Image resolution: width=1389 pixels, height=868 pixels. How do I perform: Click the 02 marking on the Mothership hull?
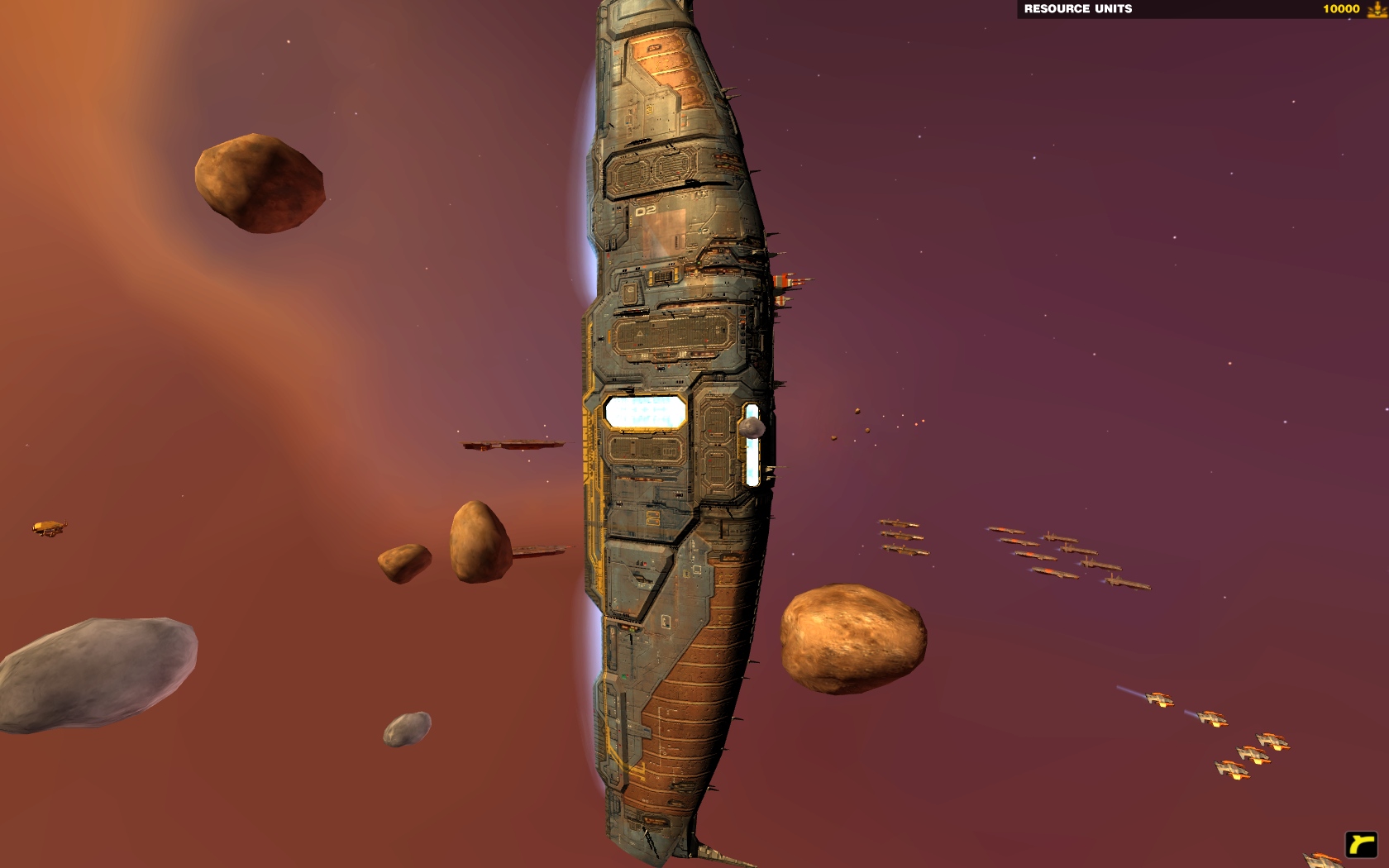coord(647,212)
